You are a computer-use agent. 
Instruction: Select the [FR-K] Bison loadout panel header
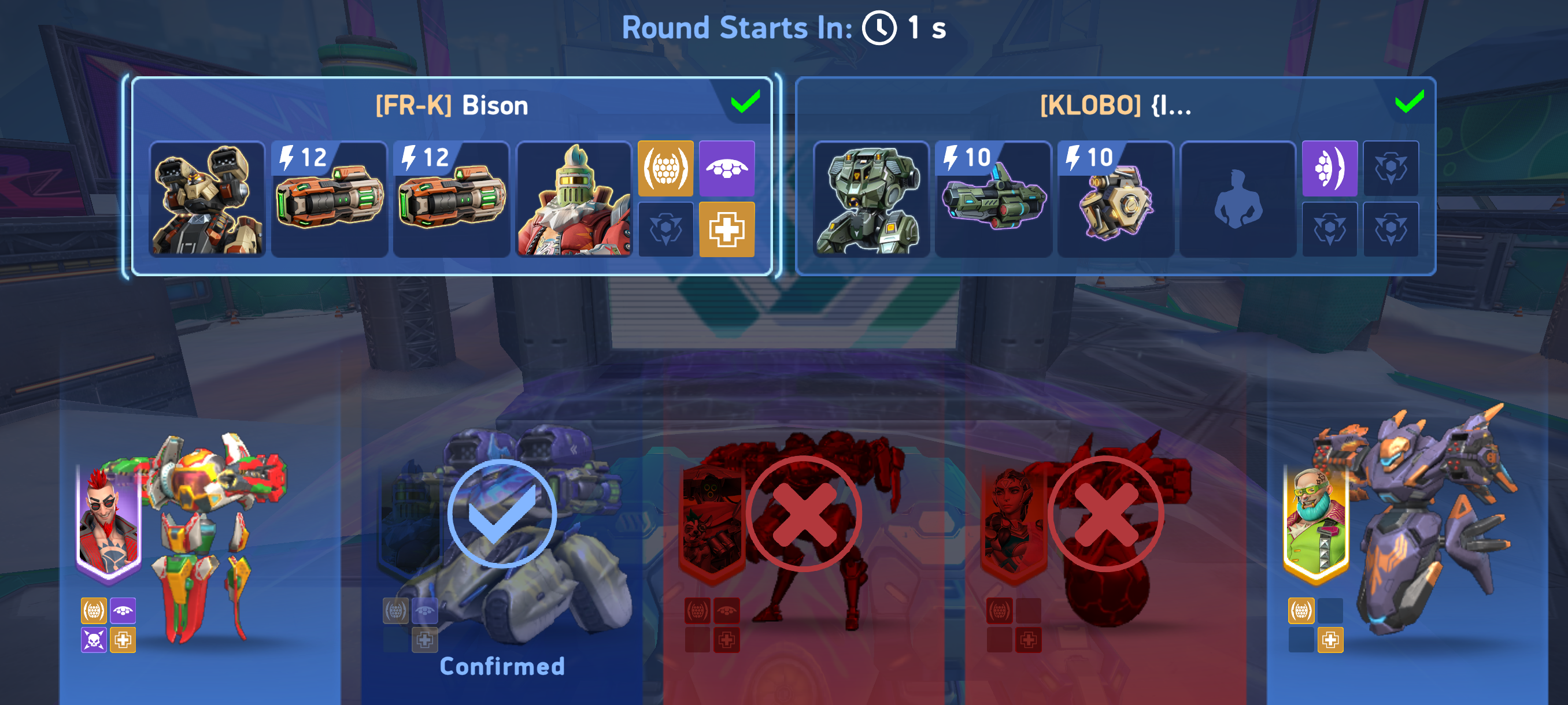(451, 106)
